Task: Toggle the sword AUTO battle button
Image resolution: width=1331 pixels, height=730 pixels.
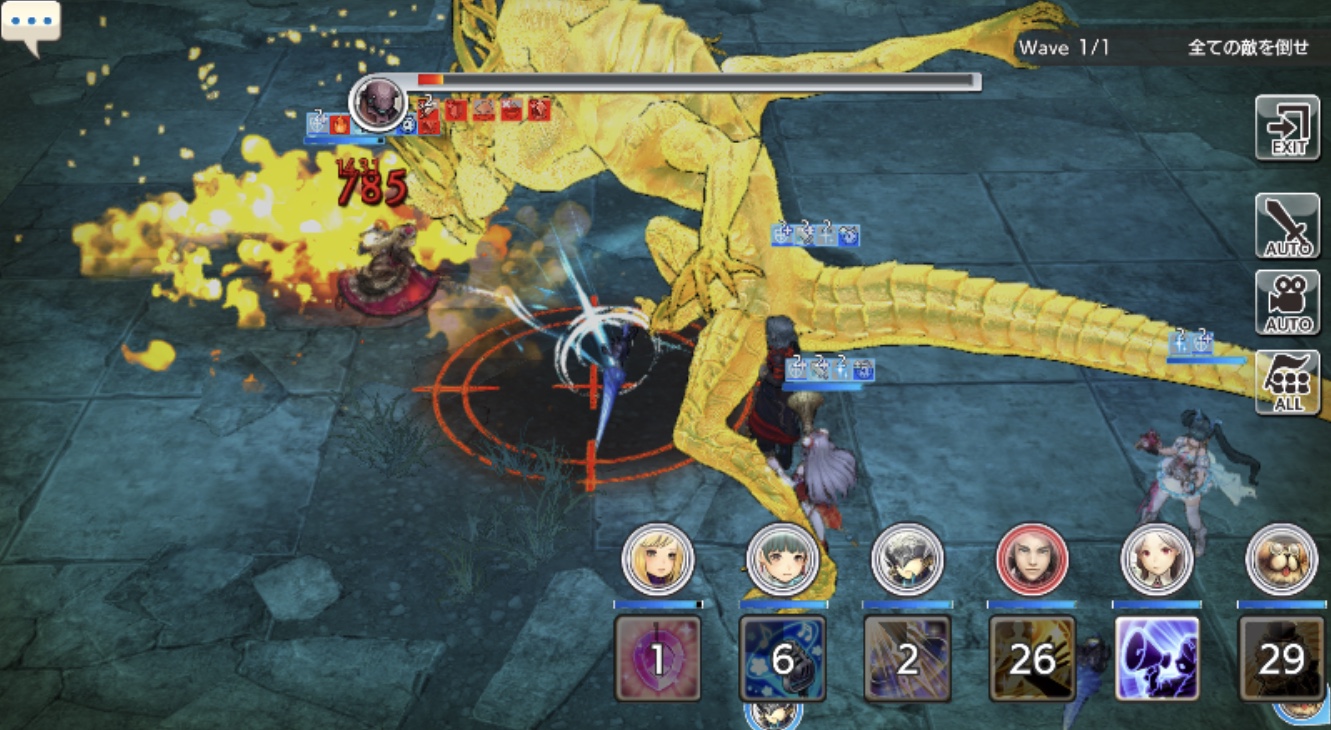Action: tap(1287, 226)
